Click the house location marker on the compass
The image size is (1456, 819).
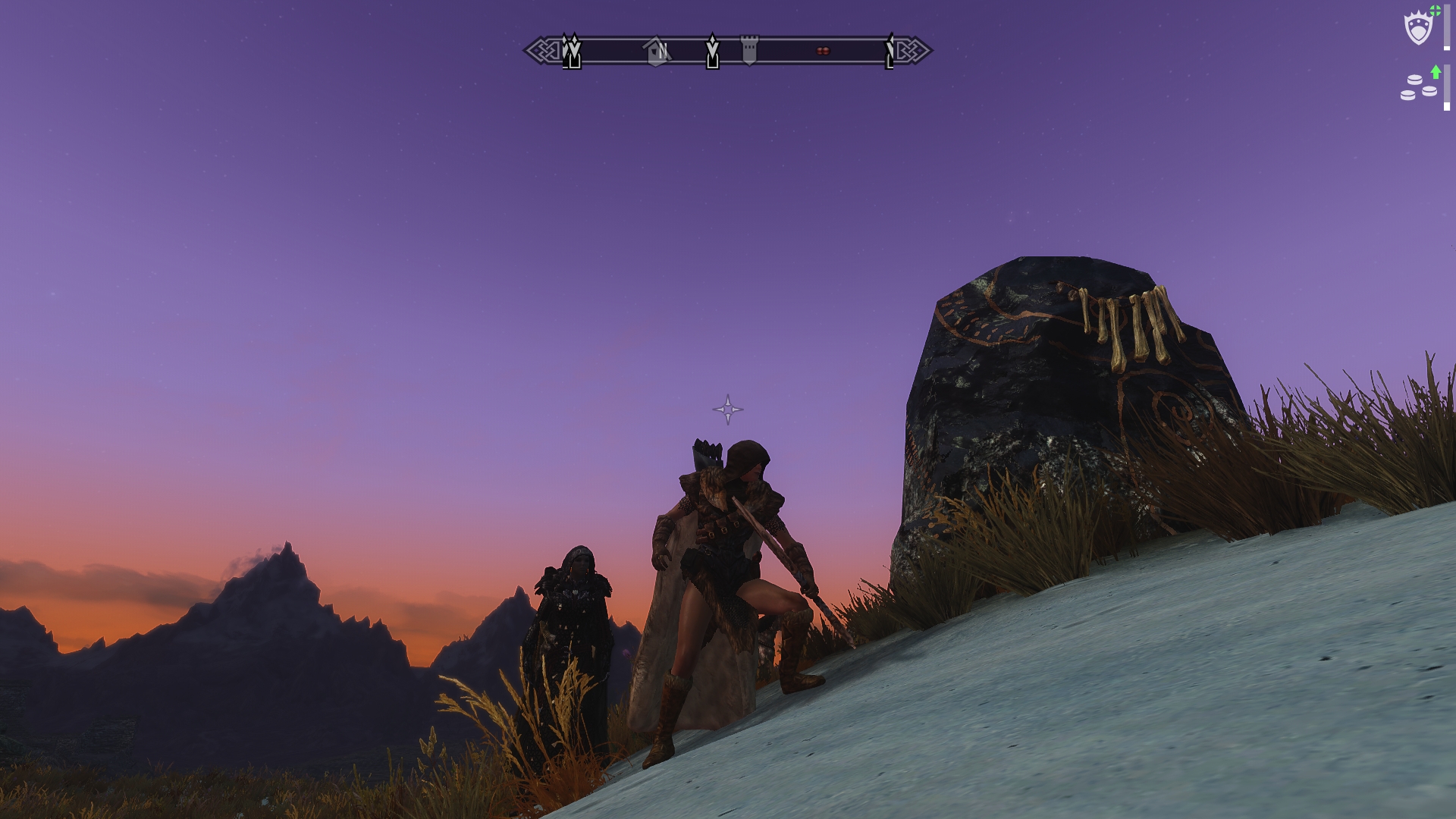pyautogui.click(x=654, y=52)
